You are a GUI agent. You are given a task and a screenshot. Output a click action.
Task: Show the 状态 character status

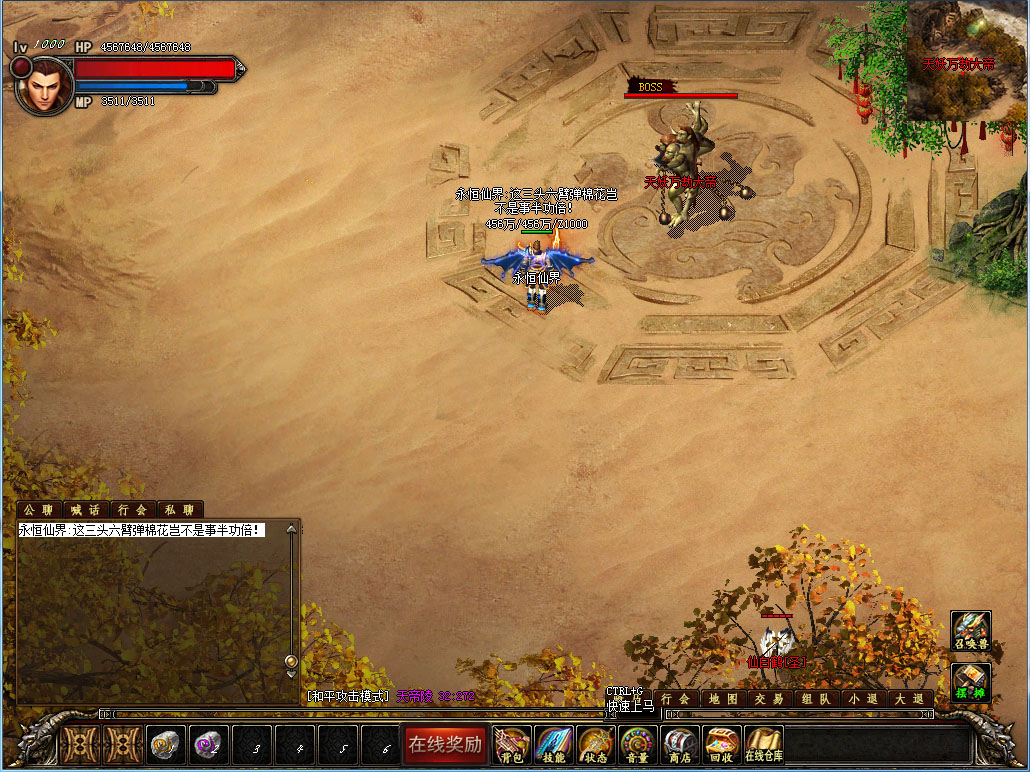595,744
